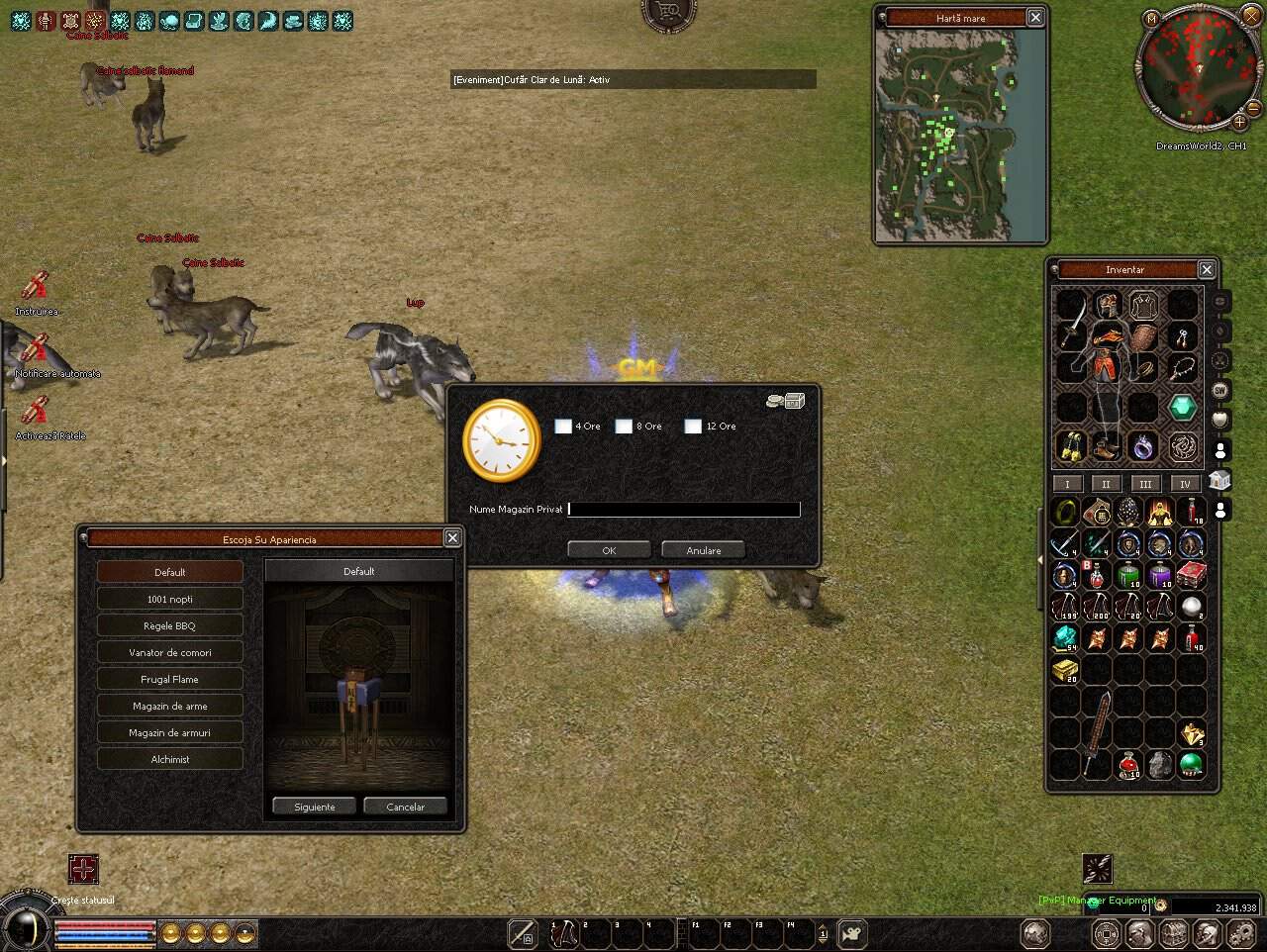Close the Inventar window
This screenshot has width=1267, height=952.
coord(1207,269)
